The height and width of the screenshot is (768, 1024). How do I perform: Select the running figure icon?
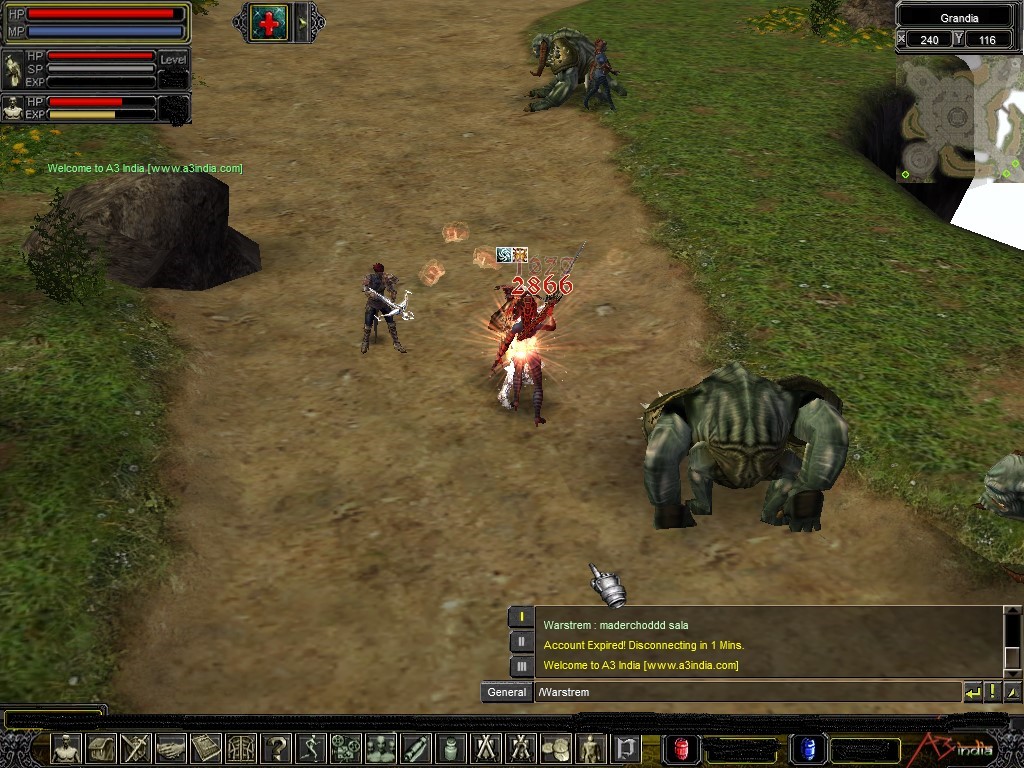[x=311, y=748]
